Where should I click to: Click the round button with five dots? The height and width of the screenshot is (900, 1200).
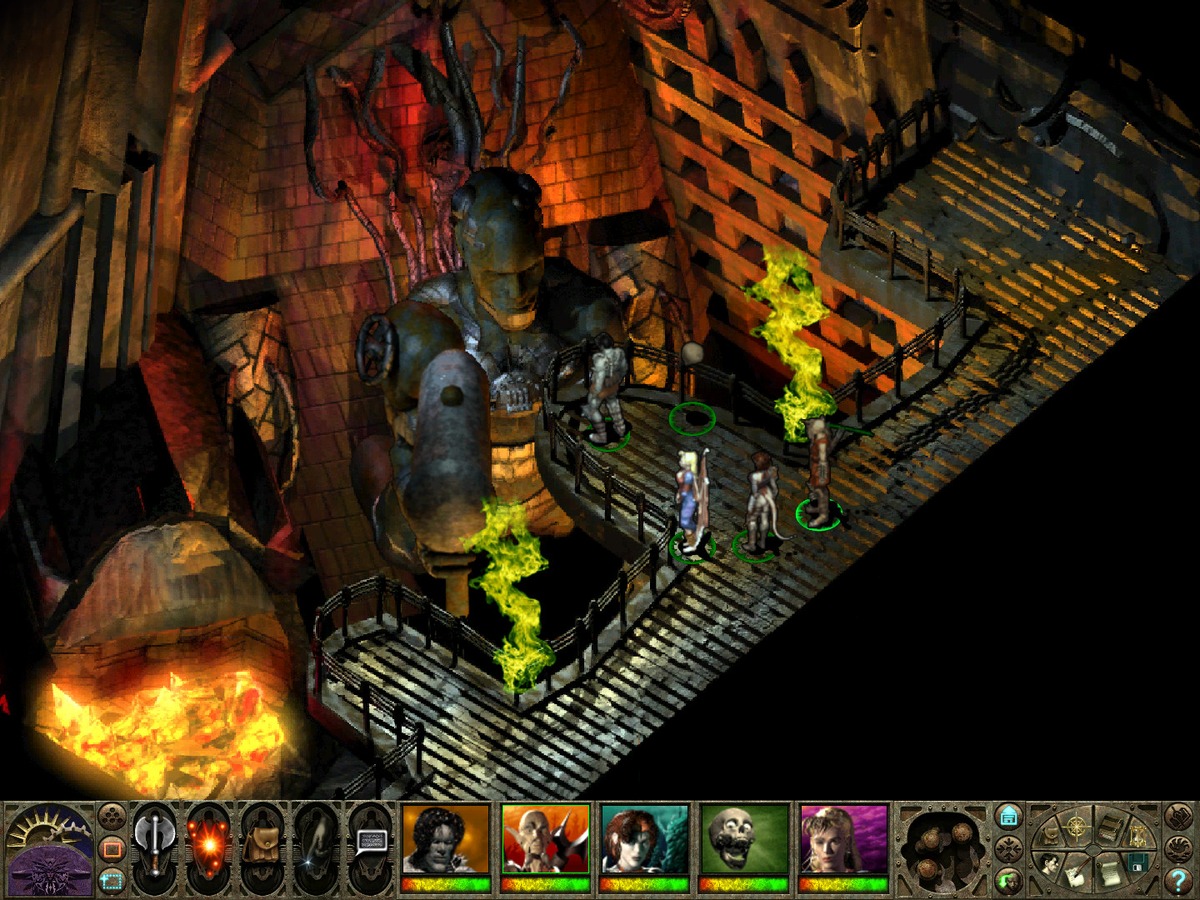(111, 817)
